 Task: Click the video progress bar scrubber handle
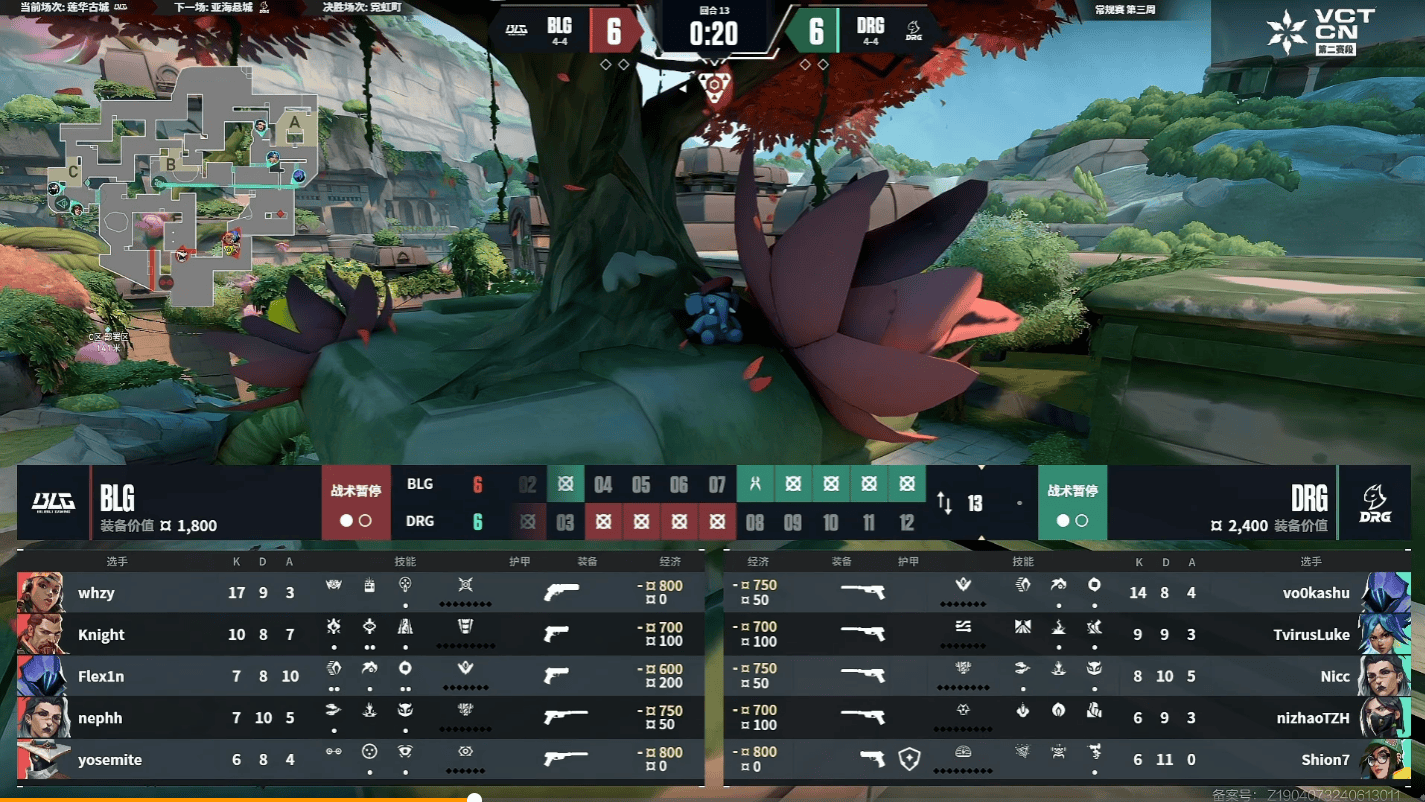point(475,798)
